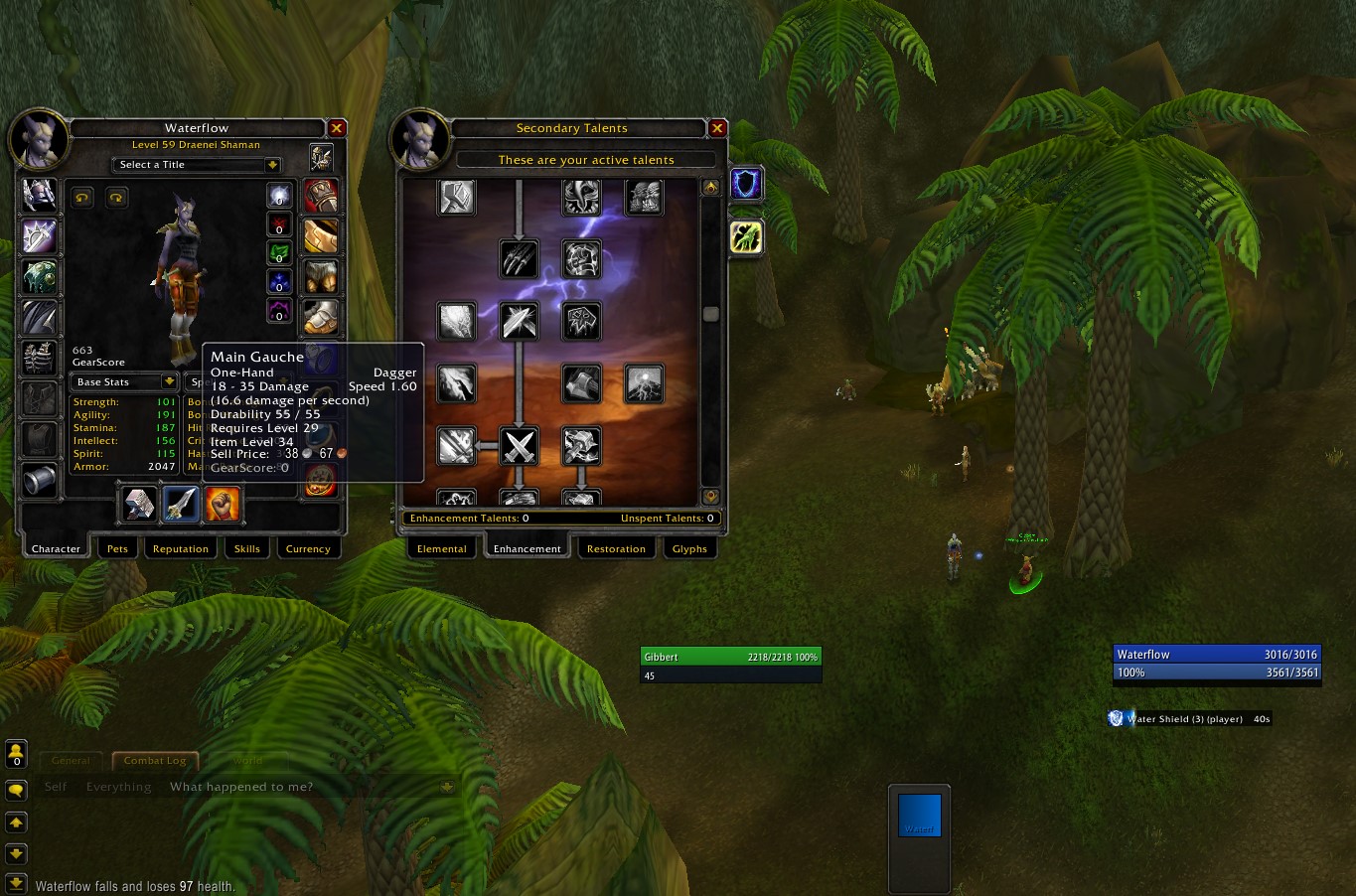Select Gibbert's unit frame
Image resolution: width=1356 pixels, height=896 pixels.
tap(731, 657)
